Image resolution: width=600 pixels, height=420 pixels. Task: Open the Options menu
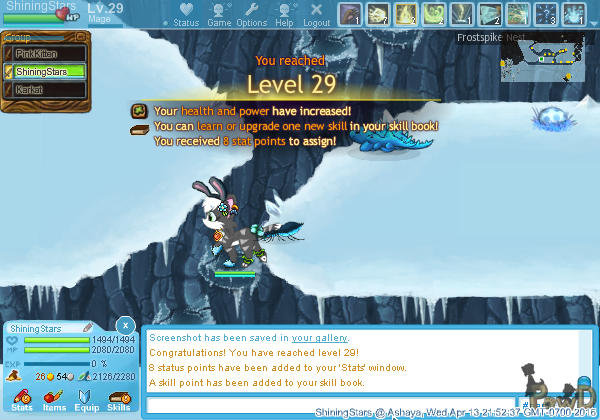tap(251, 15)
